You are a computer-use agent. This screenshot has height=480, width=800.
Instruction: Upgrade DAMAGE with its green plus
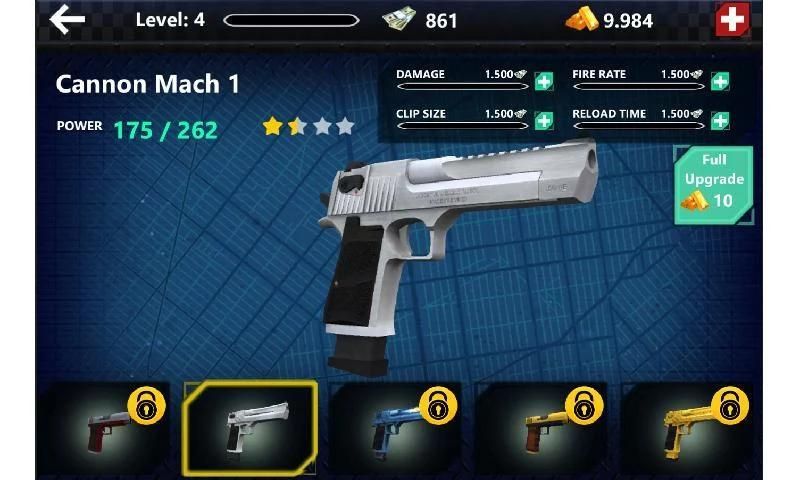[x=544, y=82]
